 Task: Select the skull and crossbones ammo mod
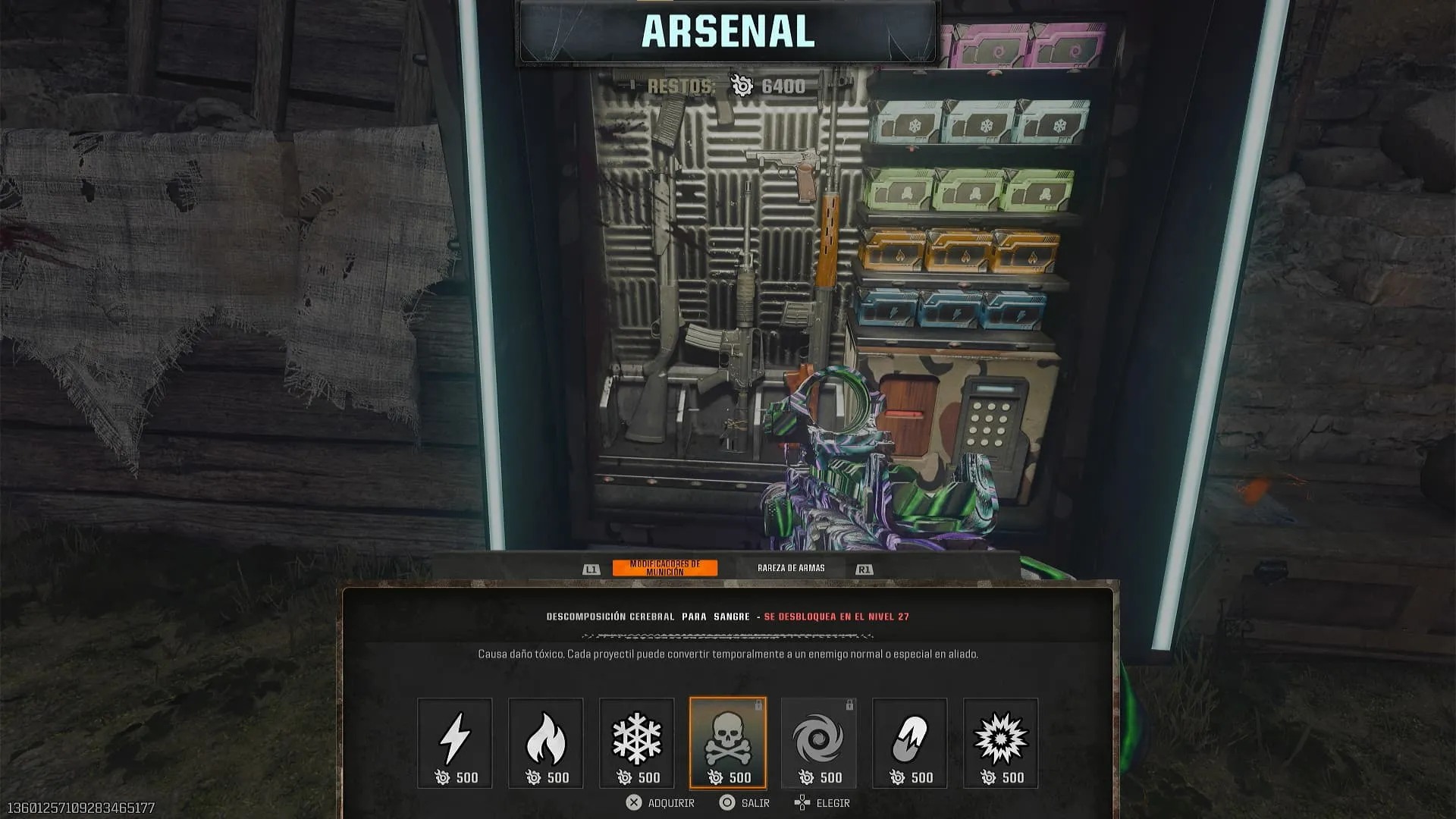[727, 742]
